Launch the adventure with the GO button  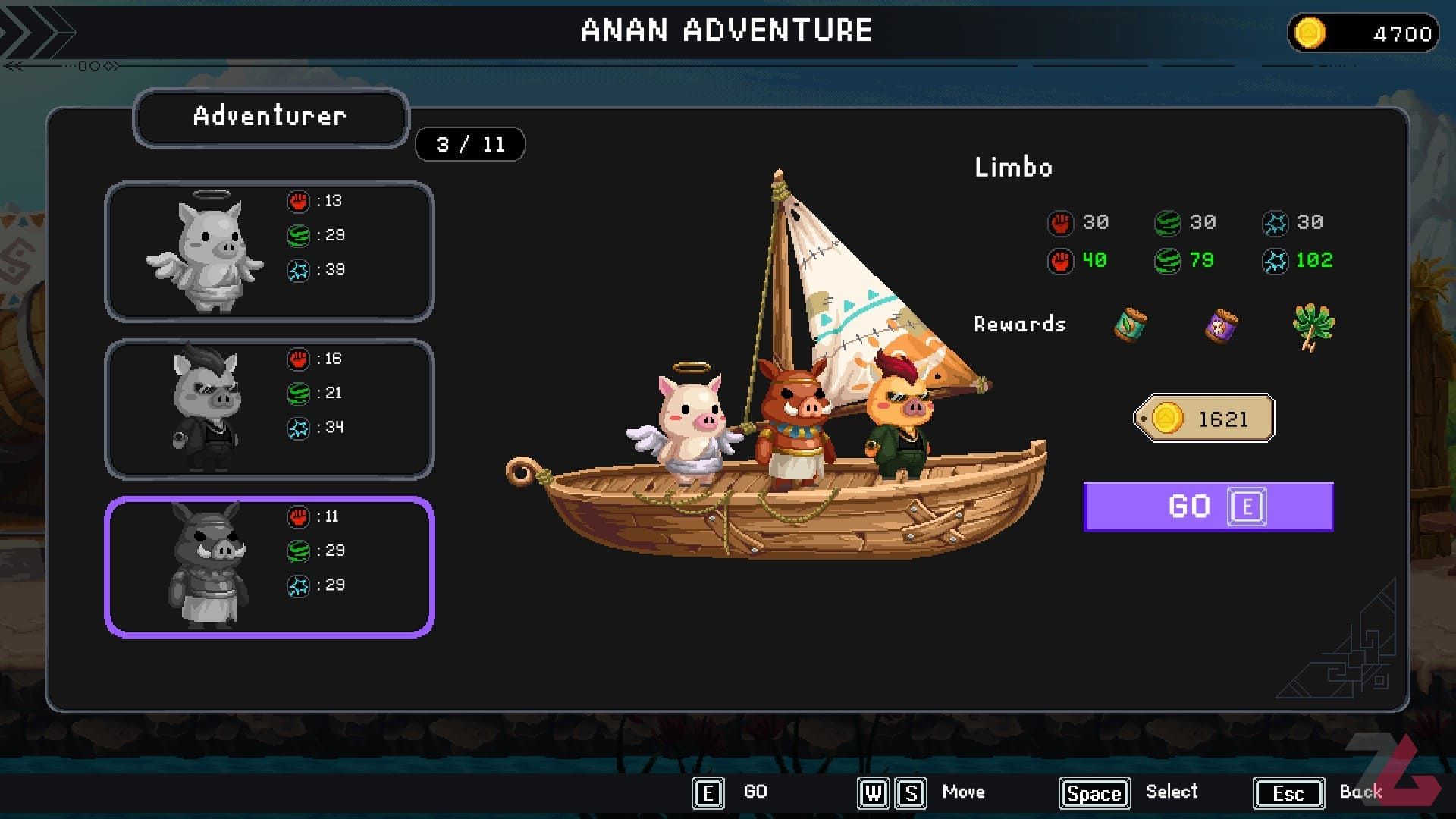tap(1207, 507)
